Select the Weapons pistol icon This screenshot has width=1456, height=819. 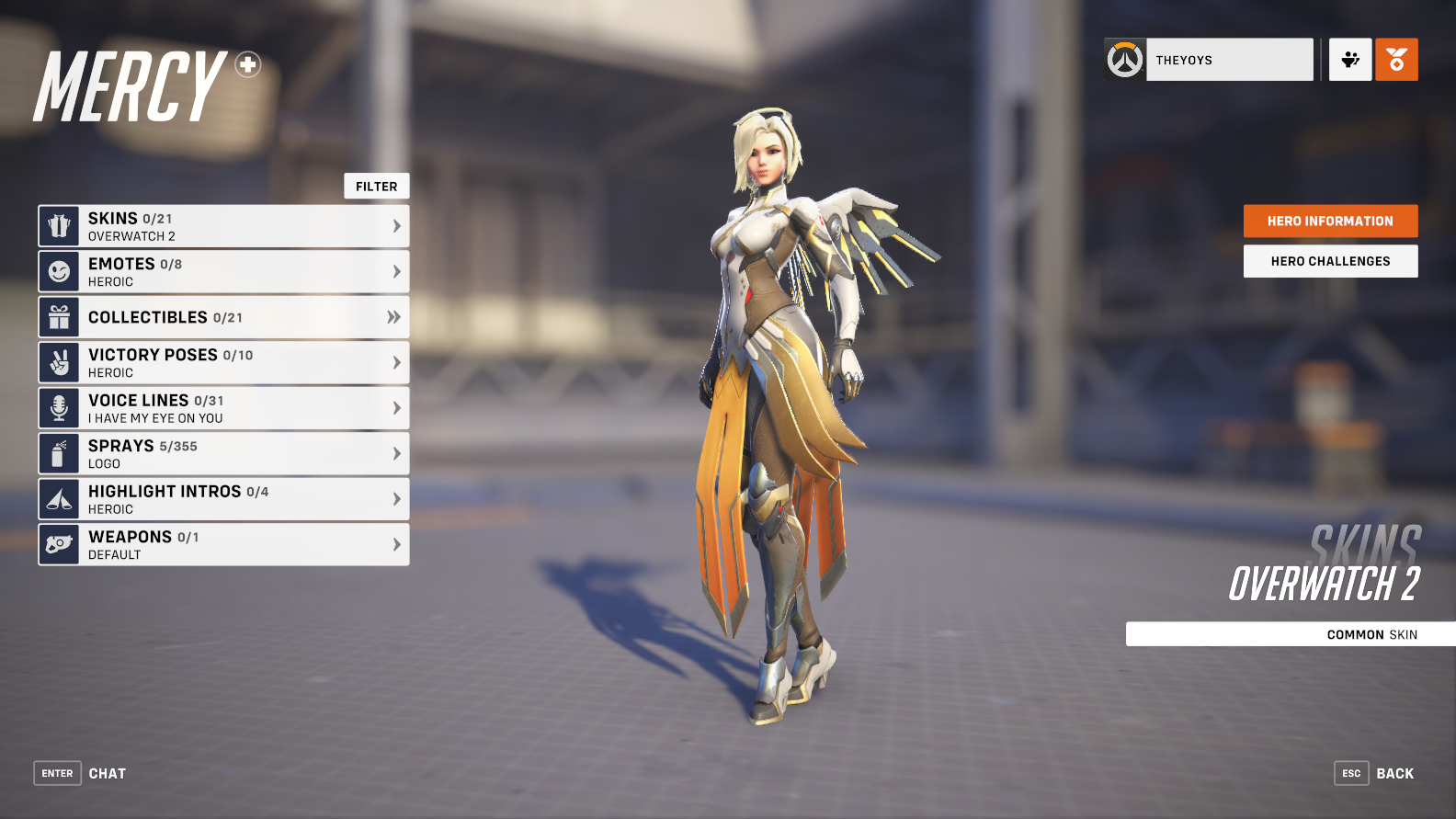pos(59,544)
